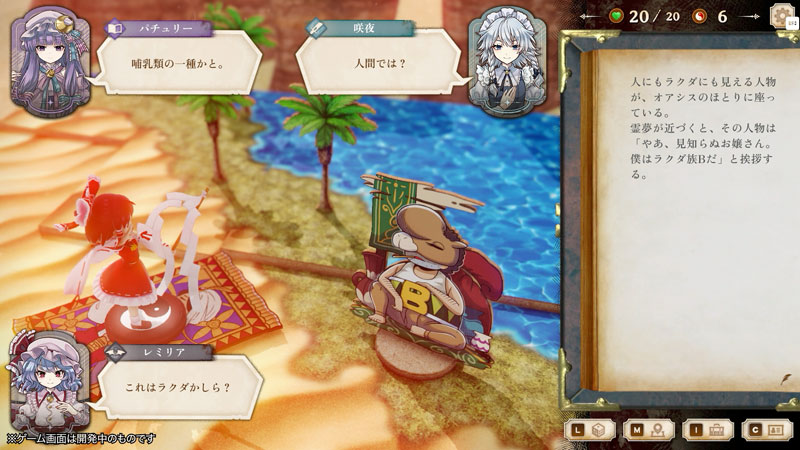Open the gear settings menu
Image resolution: width=800 pixels, height=450 pixels.
click(x=782, y=16)
